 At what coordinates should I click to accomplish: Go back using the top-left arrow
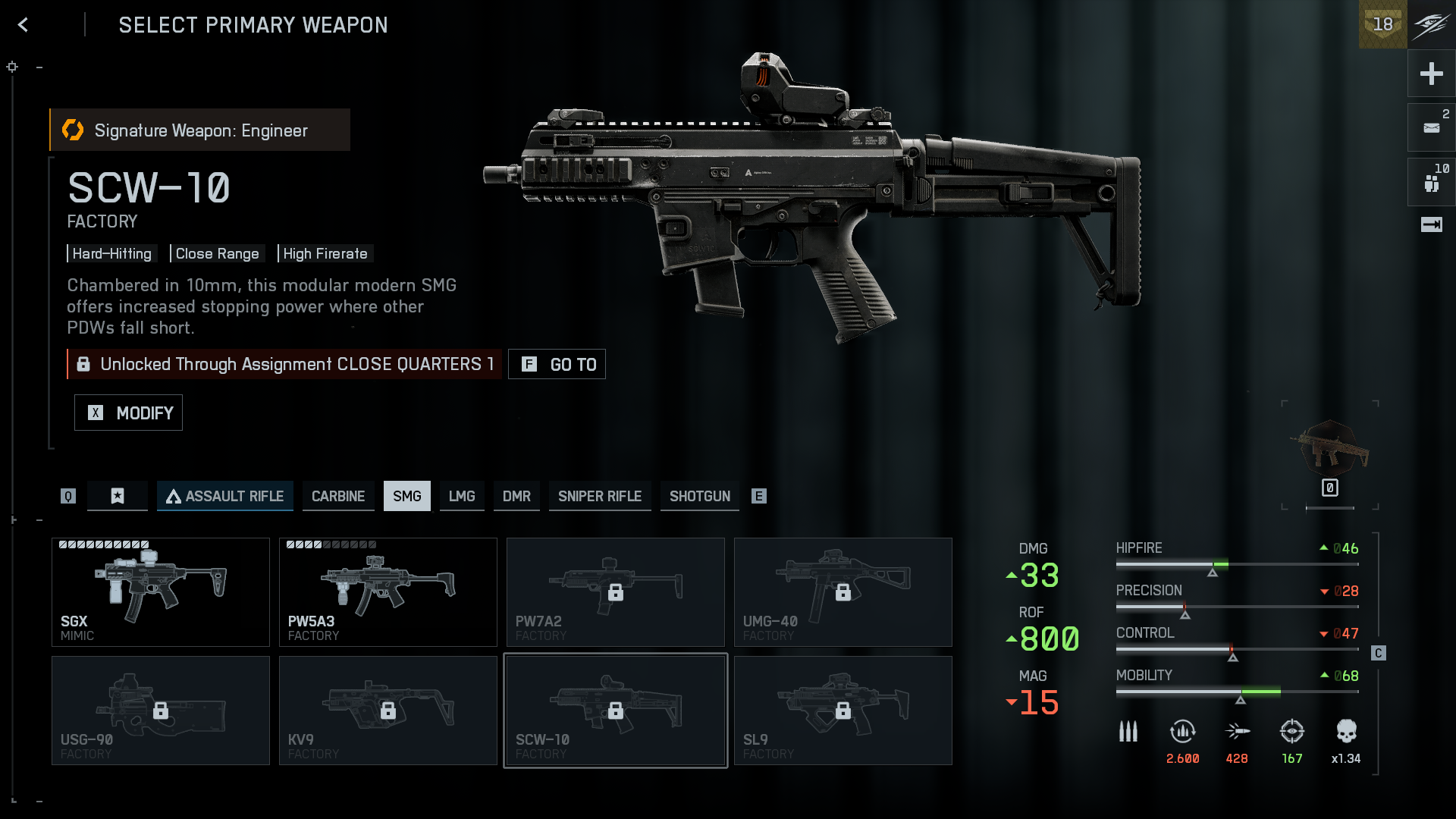click(x=23, y=25)
